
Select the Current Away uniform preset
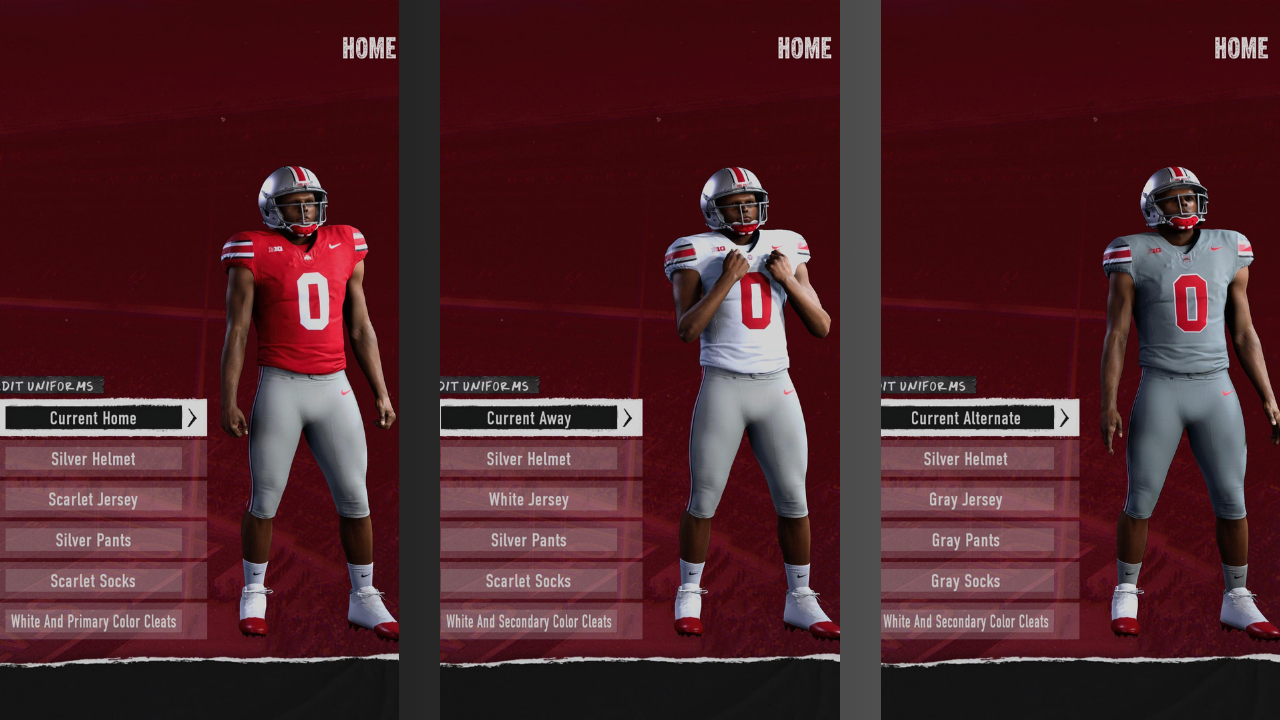(529, 418)
